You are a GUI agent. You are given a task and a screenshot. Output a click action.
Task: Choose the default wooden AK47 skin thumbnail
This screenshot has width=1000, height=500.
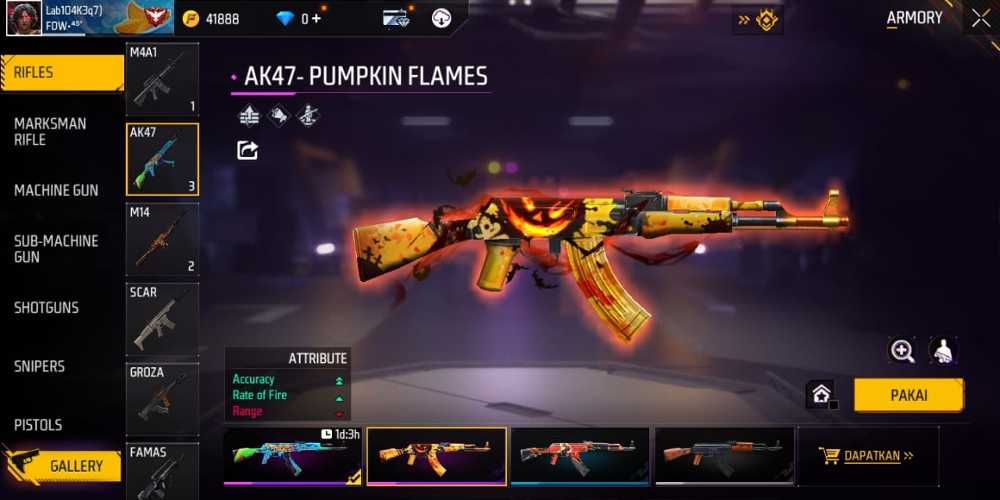tap(724, 456)
